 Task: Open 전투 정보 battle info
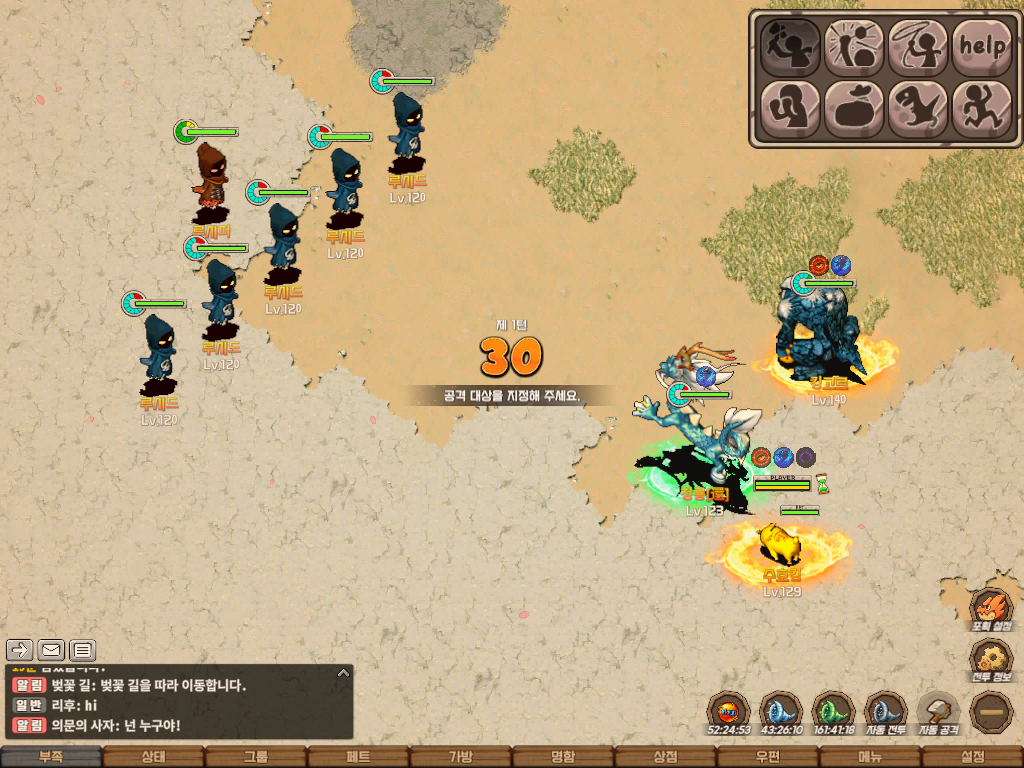(x=991, y=660)
